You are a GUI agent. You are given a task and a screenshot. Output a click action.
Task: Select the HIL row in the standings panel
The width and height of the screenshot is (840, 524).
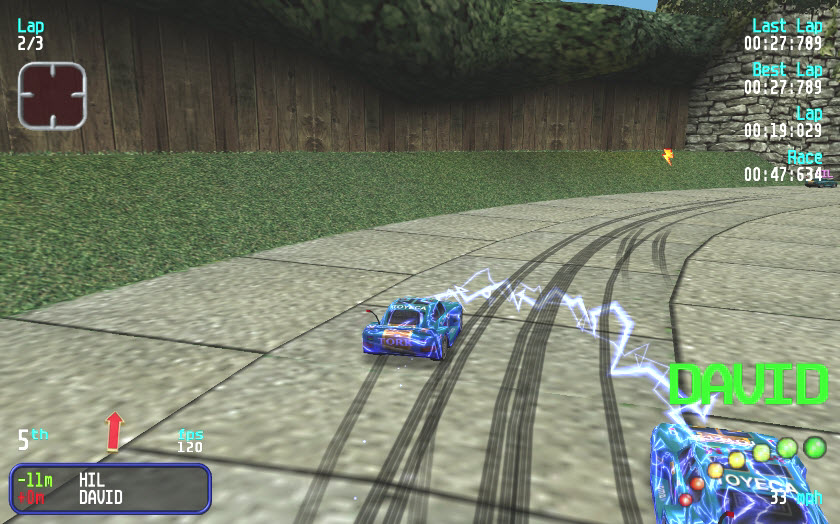[110, 480]
